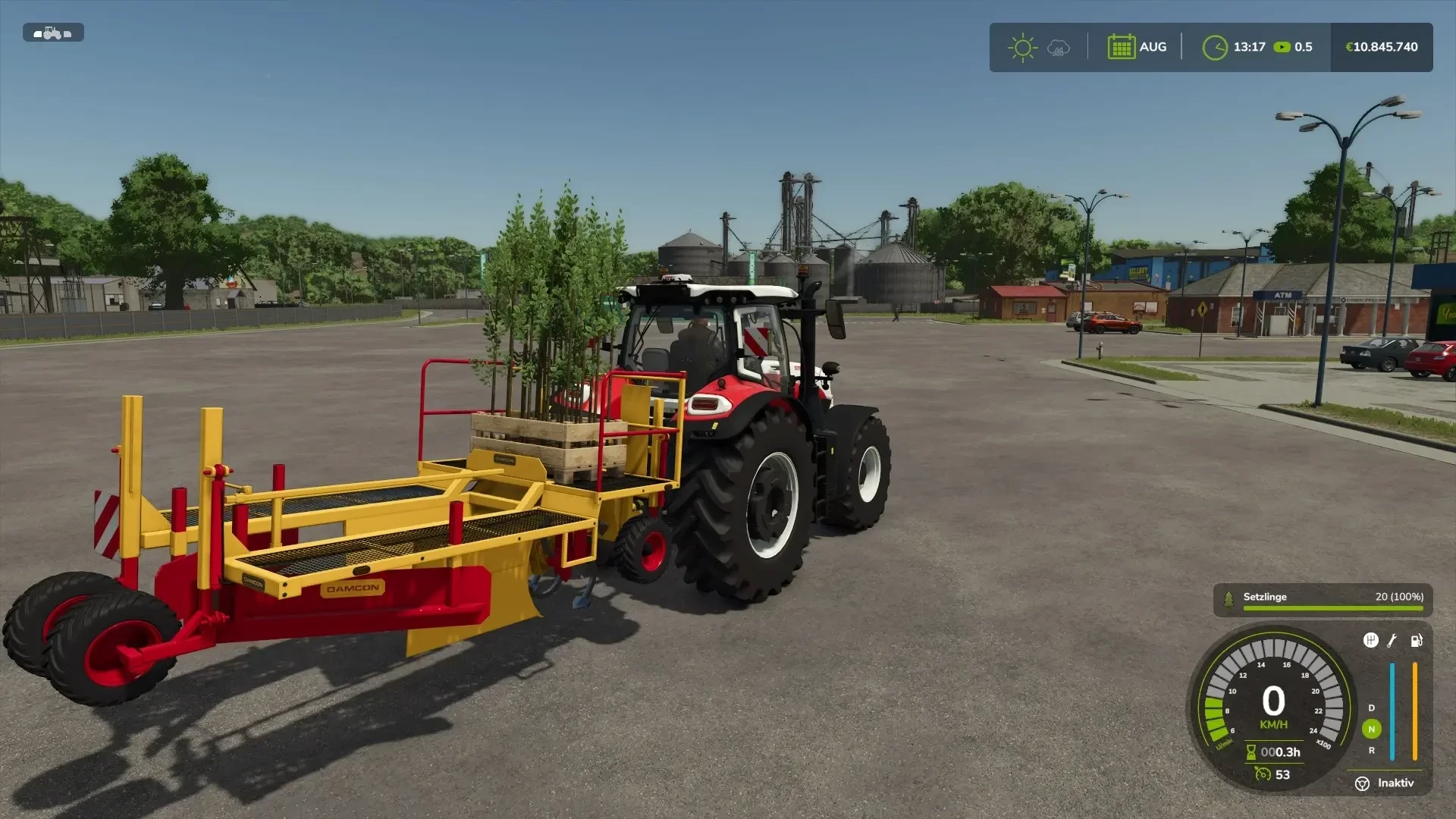Click the clock icon beside 13:17
The image size is (1456, 819).
[1217, 46]
